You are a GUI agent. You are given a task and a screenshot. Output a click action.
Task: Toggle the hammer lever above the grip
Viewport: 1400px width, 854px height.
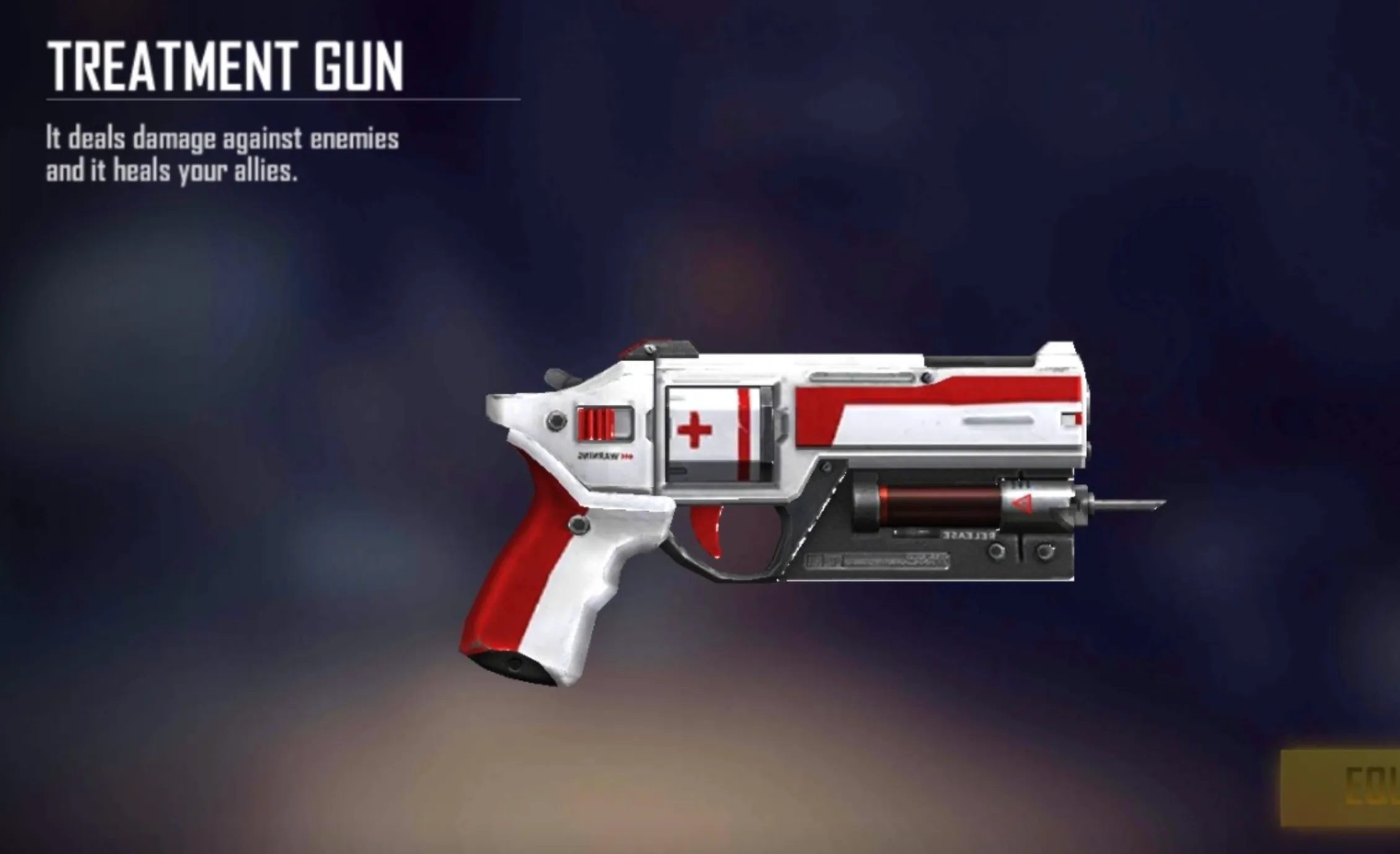[x=559, y=376]
